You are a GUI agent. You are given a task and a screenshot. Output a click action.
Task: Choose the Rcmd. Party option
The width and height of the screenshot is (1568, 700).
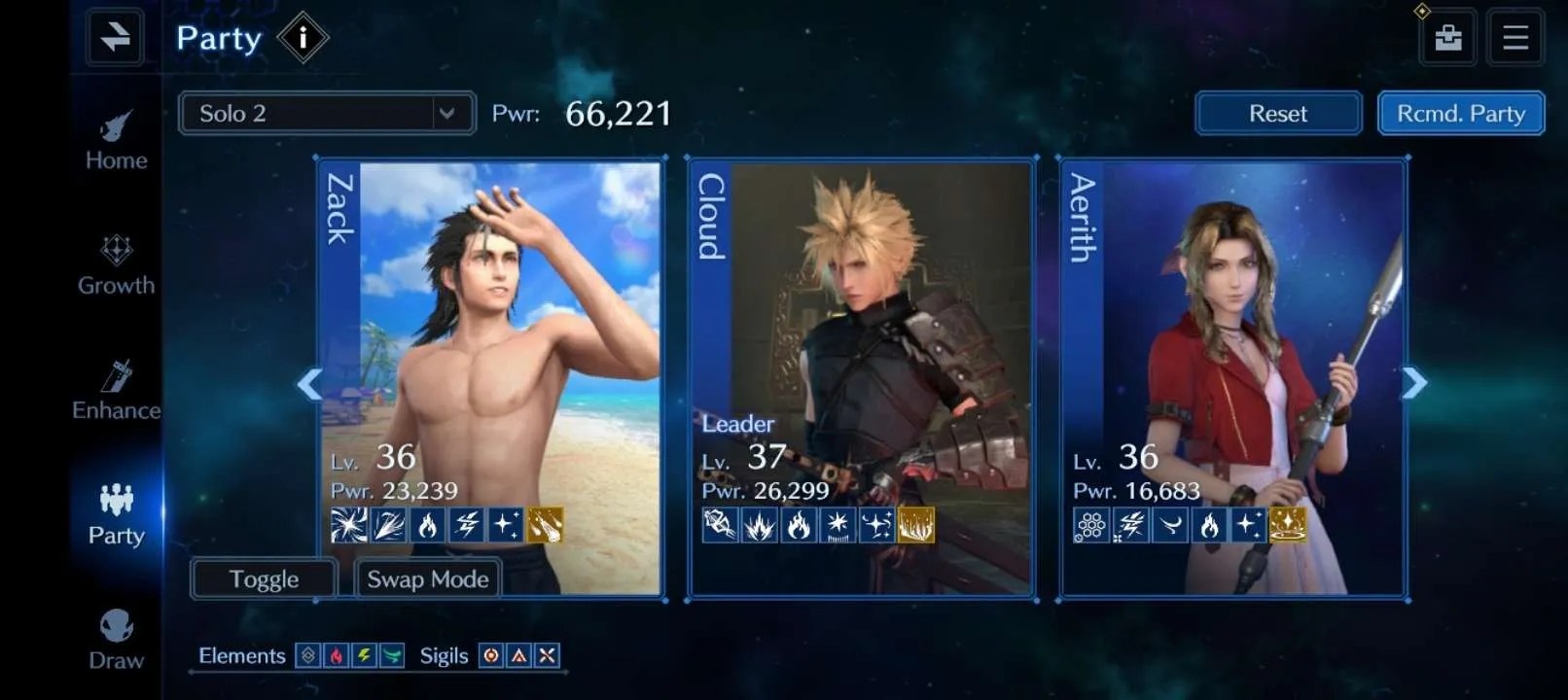coord(1460,114)
